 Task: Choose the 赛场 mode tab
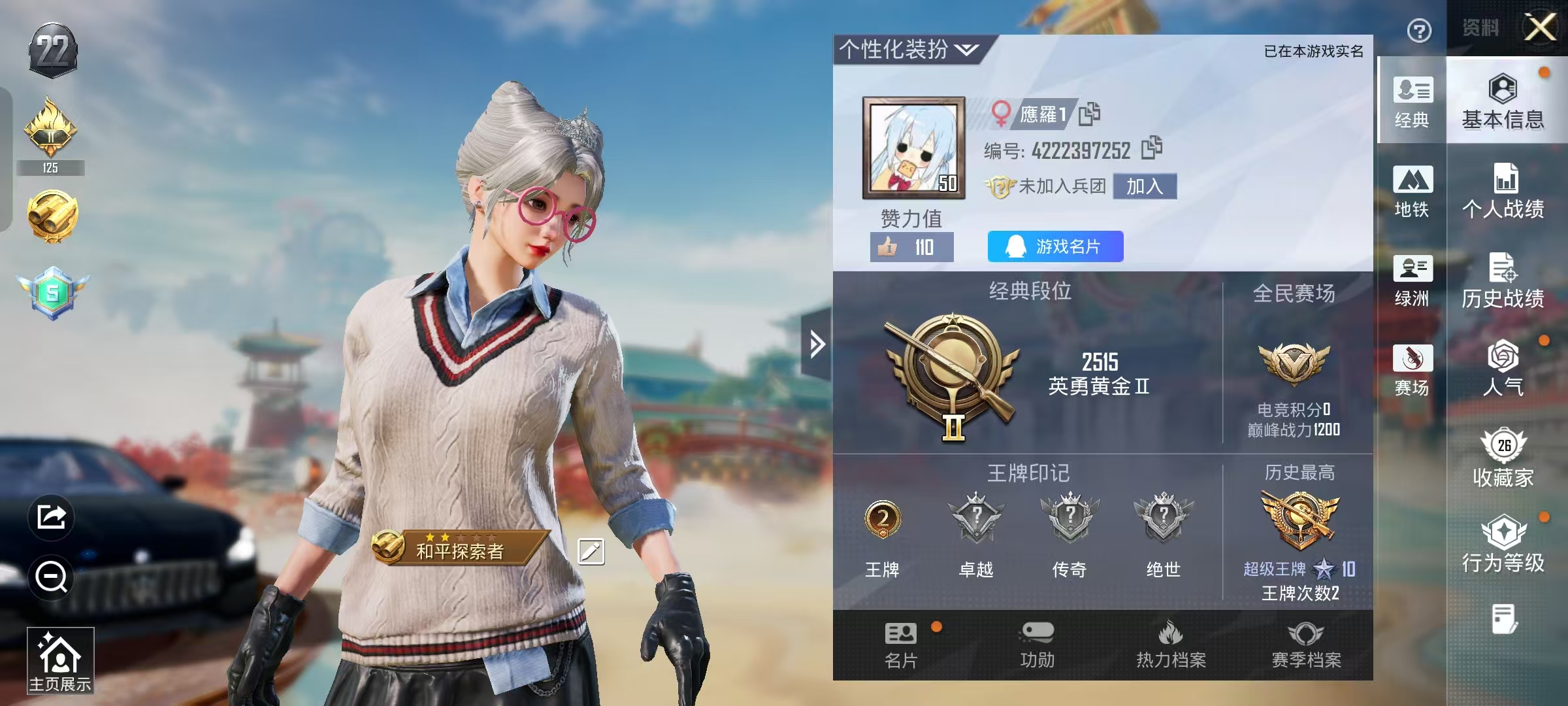[x=1412, y=370]
